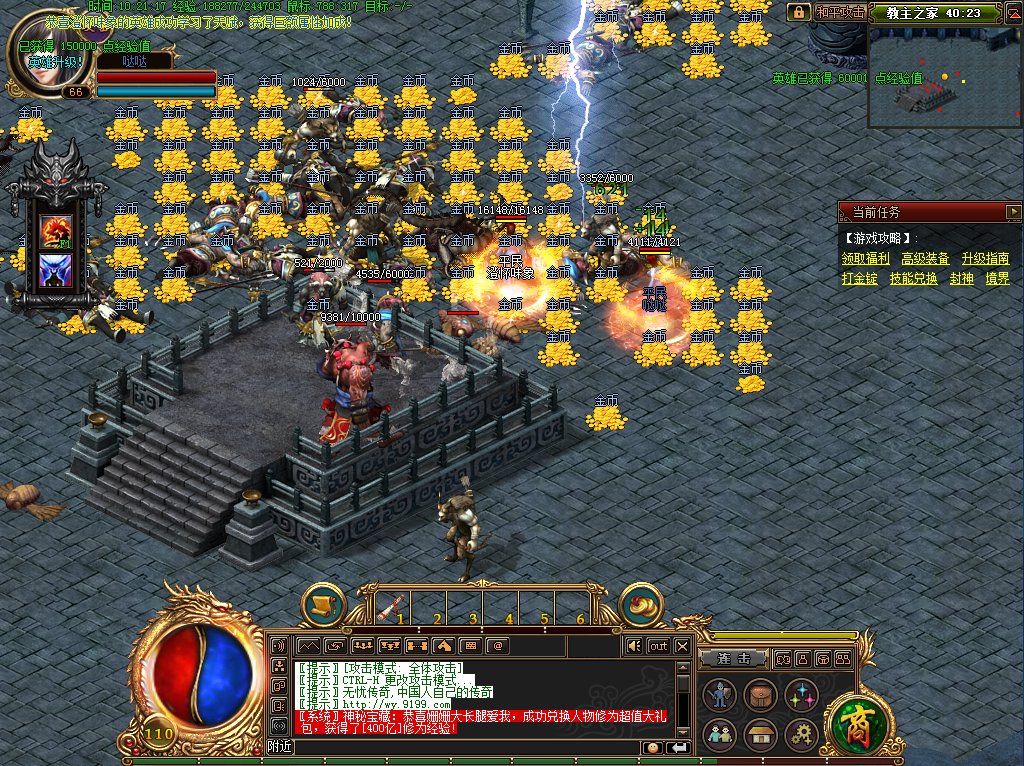
Task: Select the scroll item in hotbar slot 1
Action: pyautogui.click(x=392, y=606)
